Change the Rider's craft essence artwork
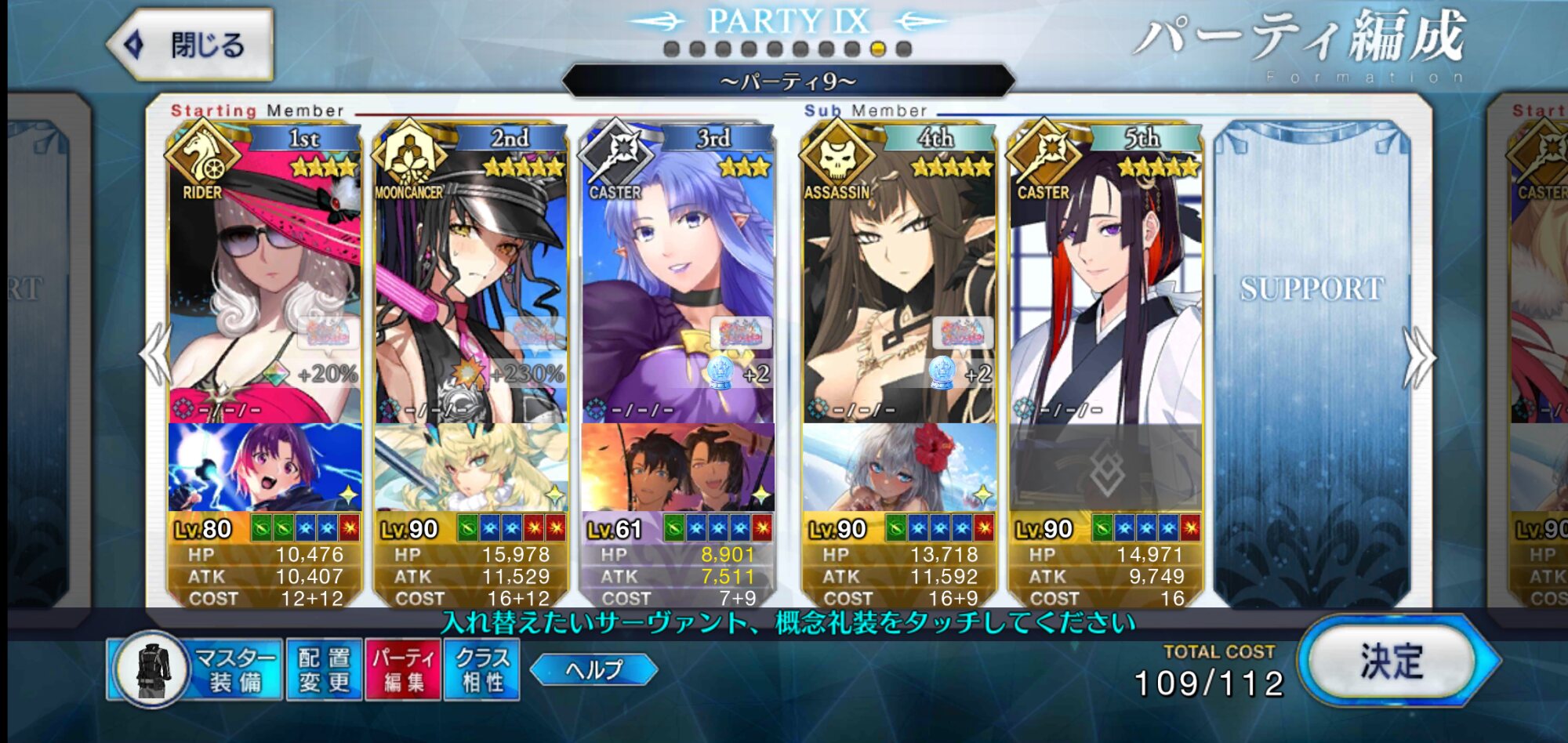Image resolution: width=1568 pixels, height=743 pixels. [x=265, y=467]
